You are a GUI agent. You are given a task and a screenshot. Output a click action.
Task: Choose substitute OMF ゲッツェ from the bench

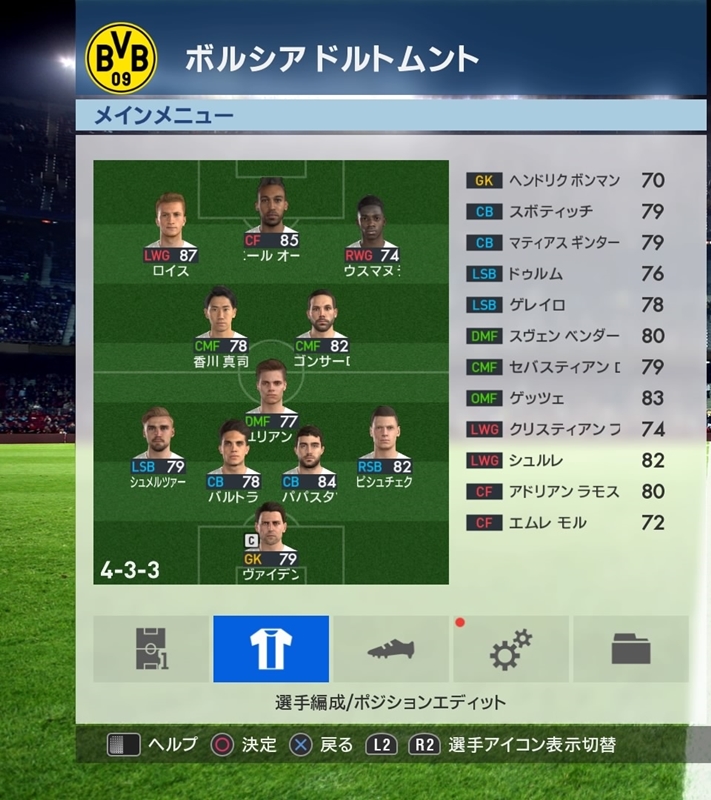click(x=566, y=398)
